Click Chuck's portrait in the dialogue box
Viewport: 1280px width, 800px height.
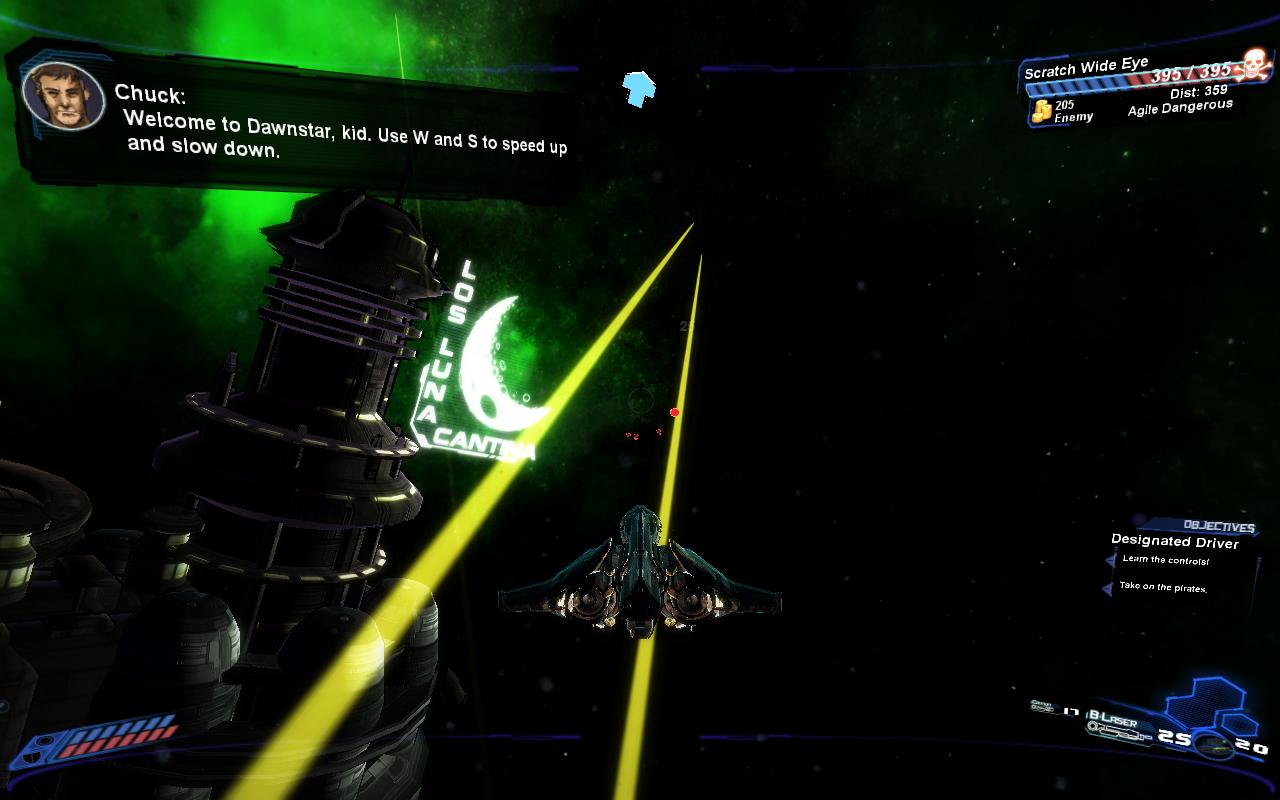63,96
